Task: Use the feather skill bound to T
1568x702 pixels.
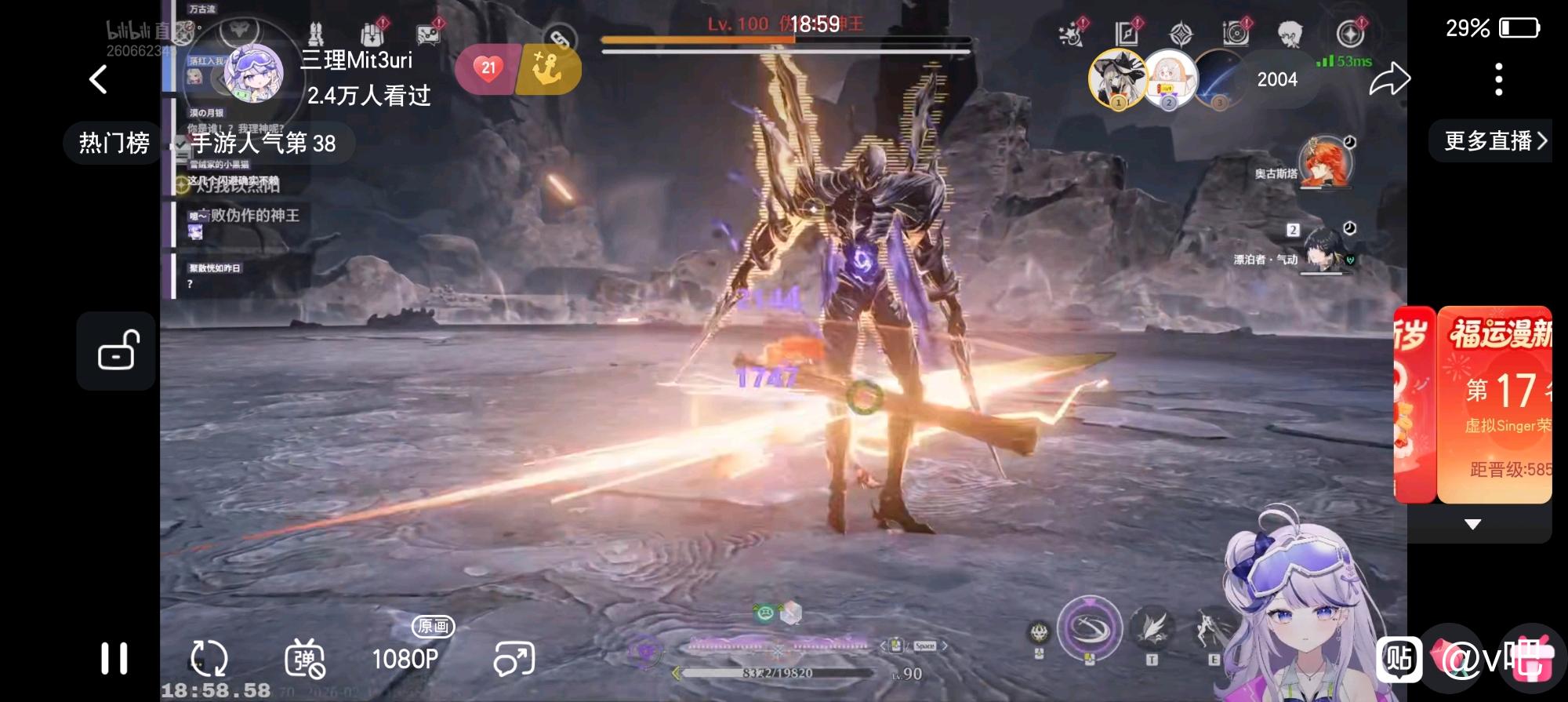Action: (x=1152, y=629)
